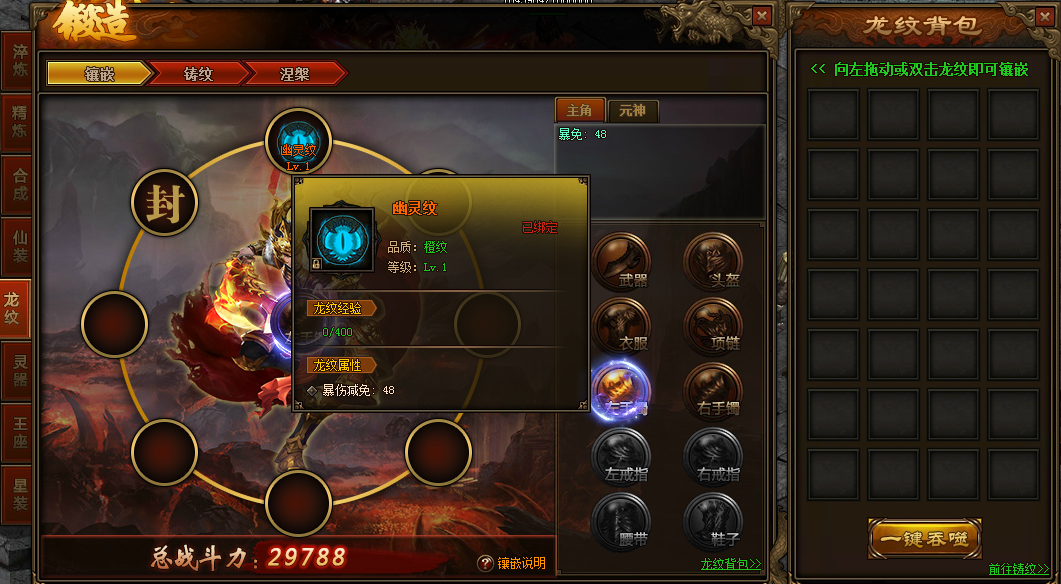Open the 灵器 side tab
1061x584 pixels.
(x=18, y=371)
